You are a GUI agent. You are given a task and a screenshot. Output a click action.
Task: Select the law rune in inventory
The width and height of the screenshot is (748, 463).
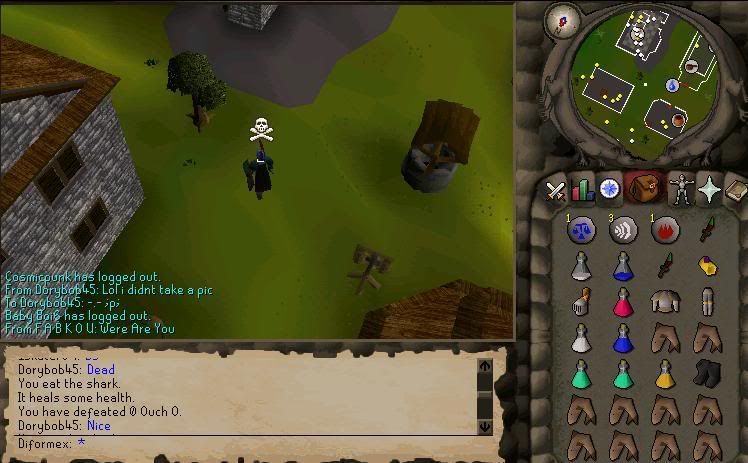tap(580, 230)
